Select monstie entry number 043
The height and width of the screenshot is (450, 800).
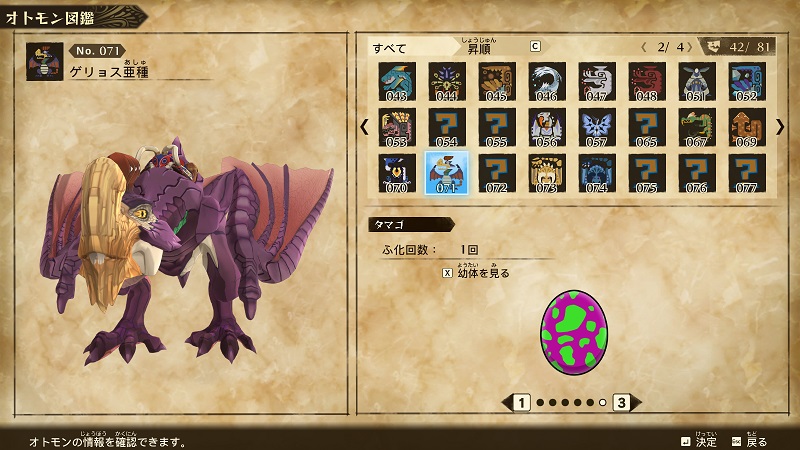tap(397, 80)
